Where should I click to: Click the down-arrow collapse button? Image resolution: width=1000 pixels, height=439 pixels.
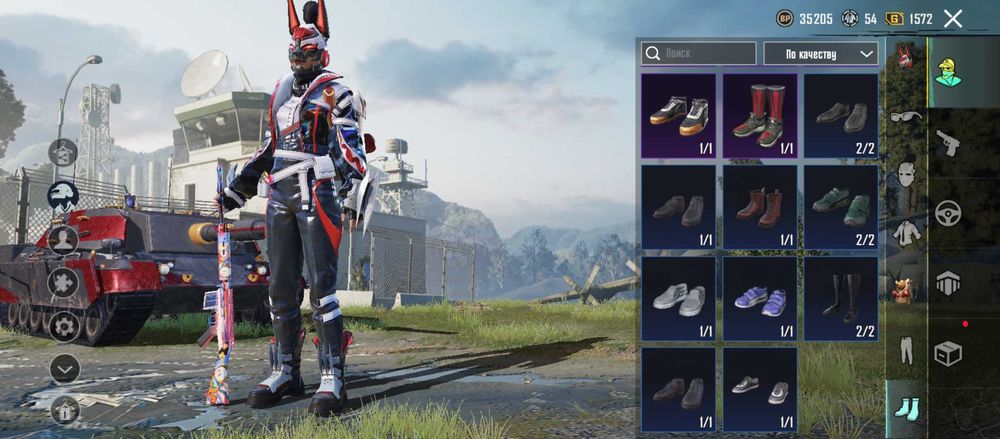64,368
